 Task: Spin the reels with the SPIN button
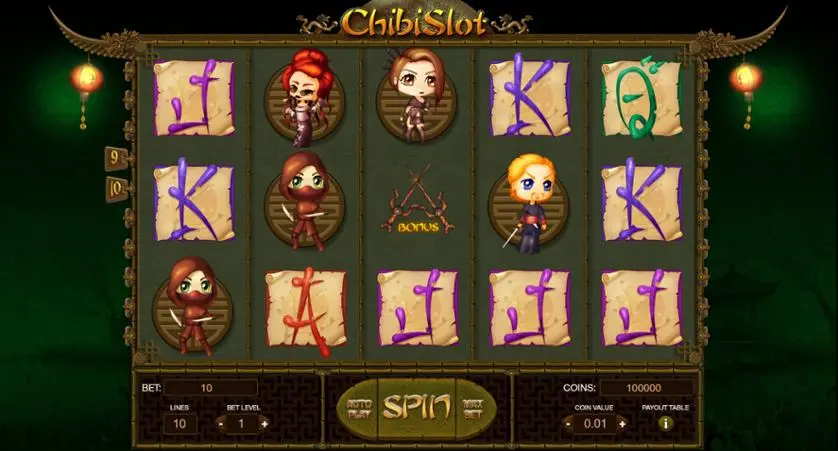coord(408,407)
